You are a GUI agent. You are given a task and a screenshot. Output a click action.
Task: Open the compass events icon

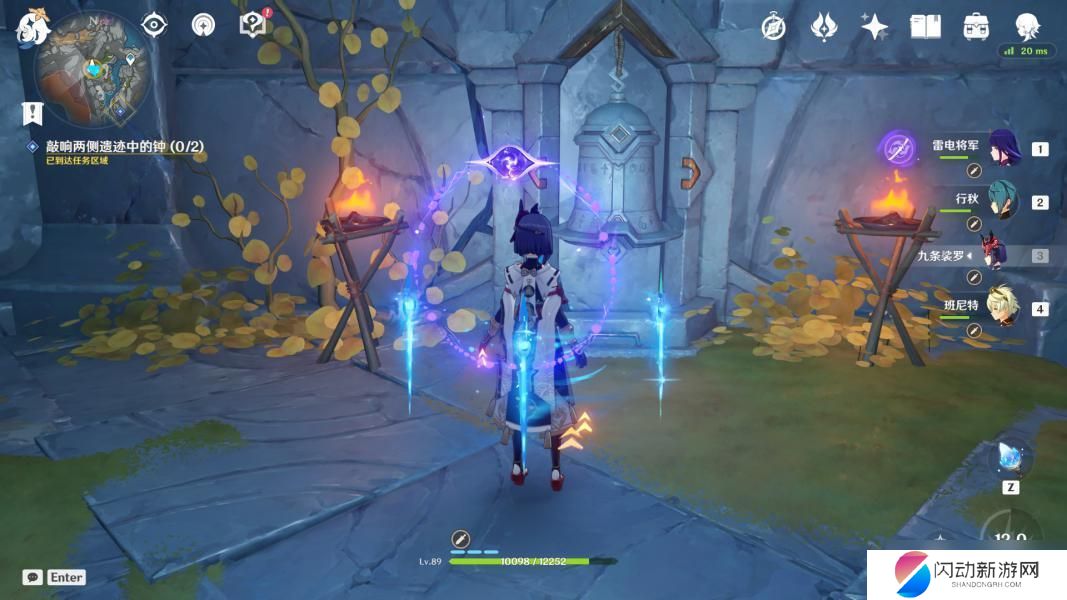pos(773,27)
